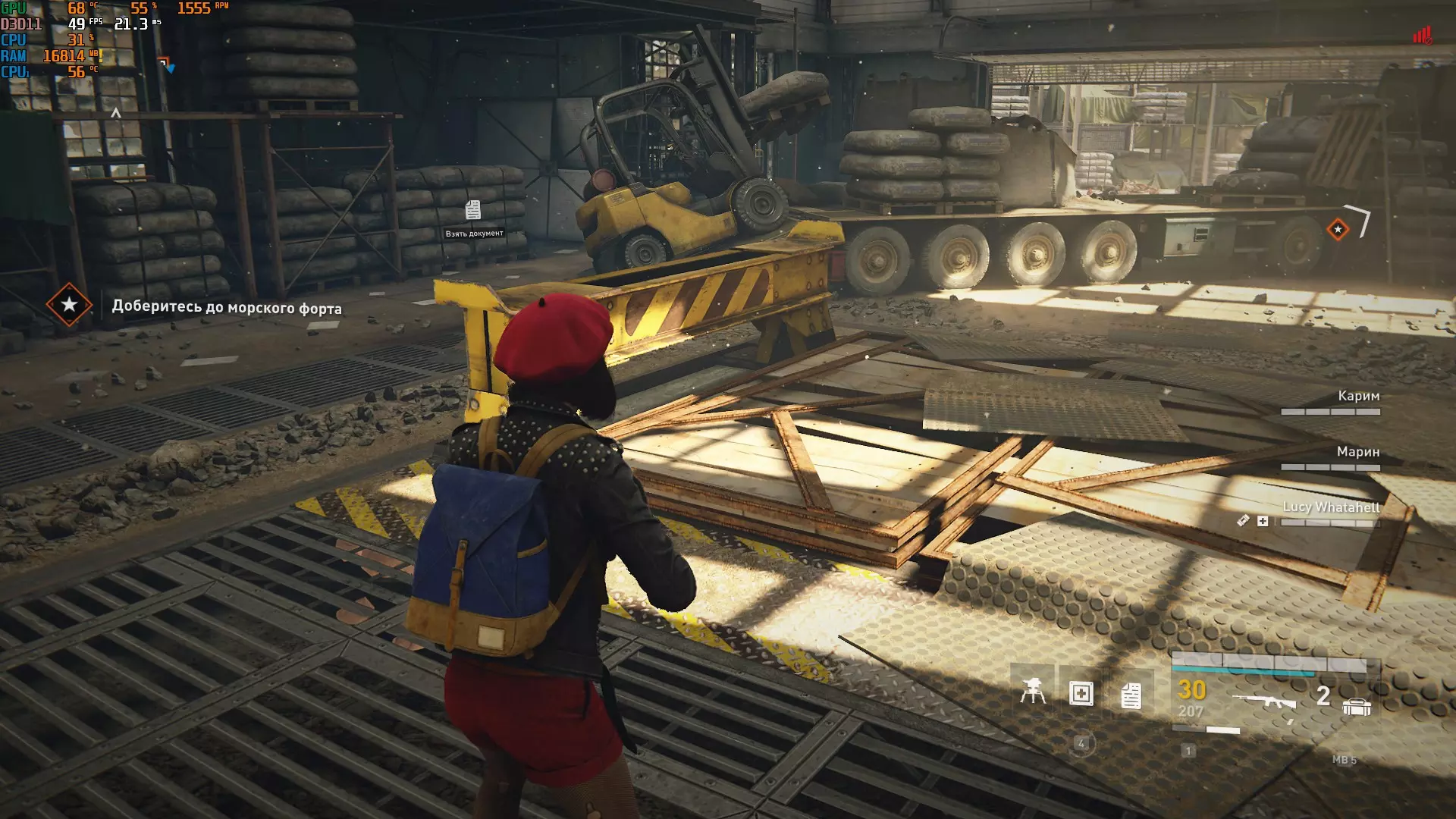Select the equipment bag icon
The image size is (1456, 819).
1356,708
